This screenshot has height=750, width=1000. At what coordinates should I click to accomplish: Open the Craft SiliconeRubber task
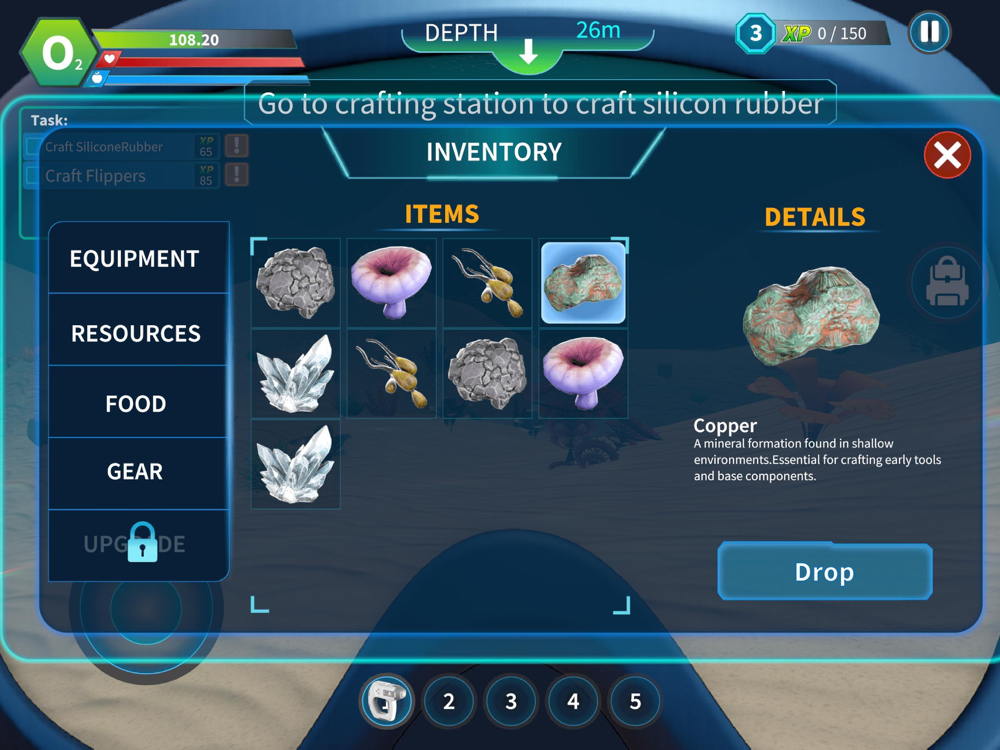point(105,147)
